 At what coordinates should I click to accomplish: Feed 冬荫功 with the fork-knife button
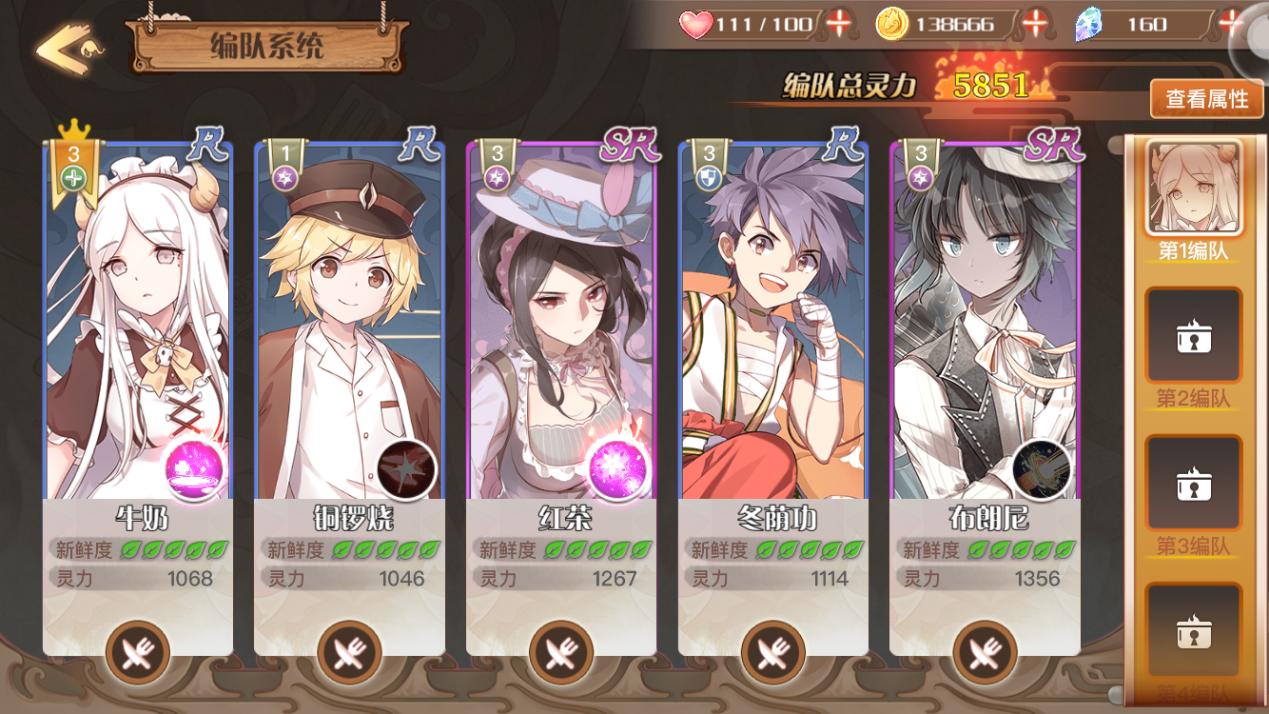[773, 653]
